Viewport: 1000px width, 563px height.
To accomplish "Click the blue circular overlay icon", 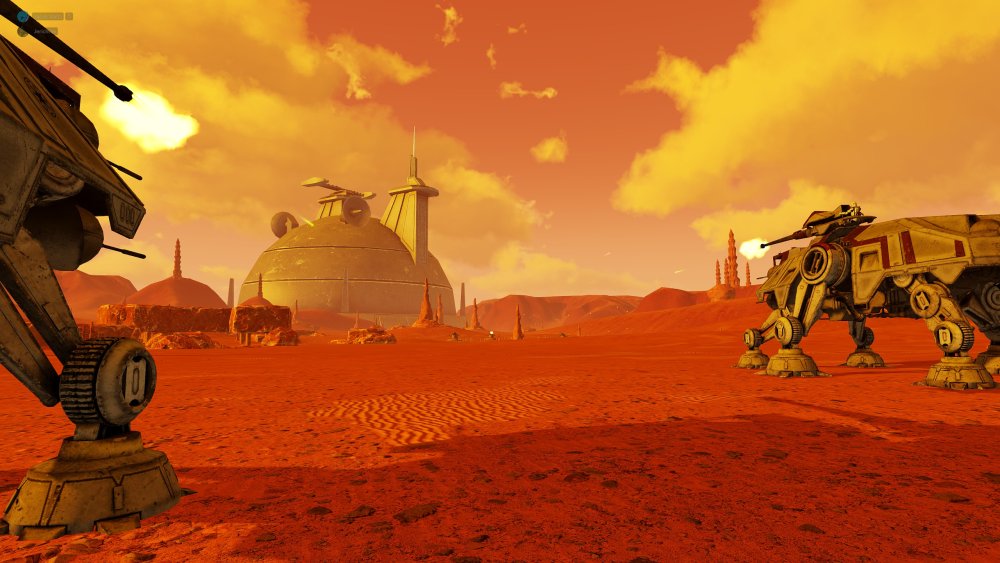I will tap(22, 16).
